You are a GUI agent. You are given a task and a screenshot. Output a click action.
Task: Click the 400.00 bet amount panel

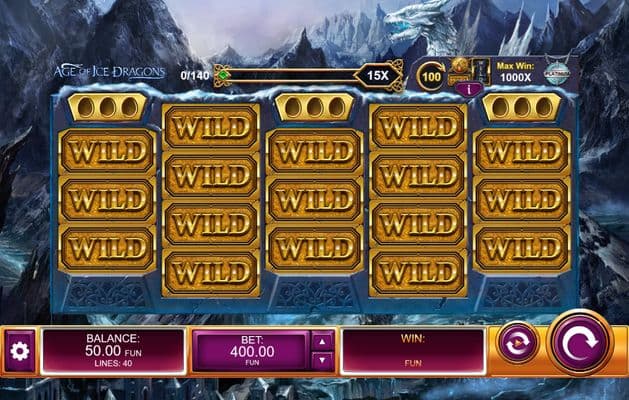249,352
